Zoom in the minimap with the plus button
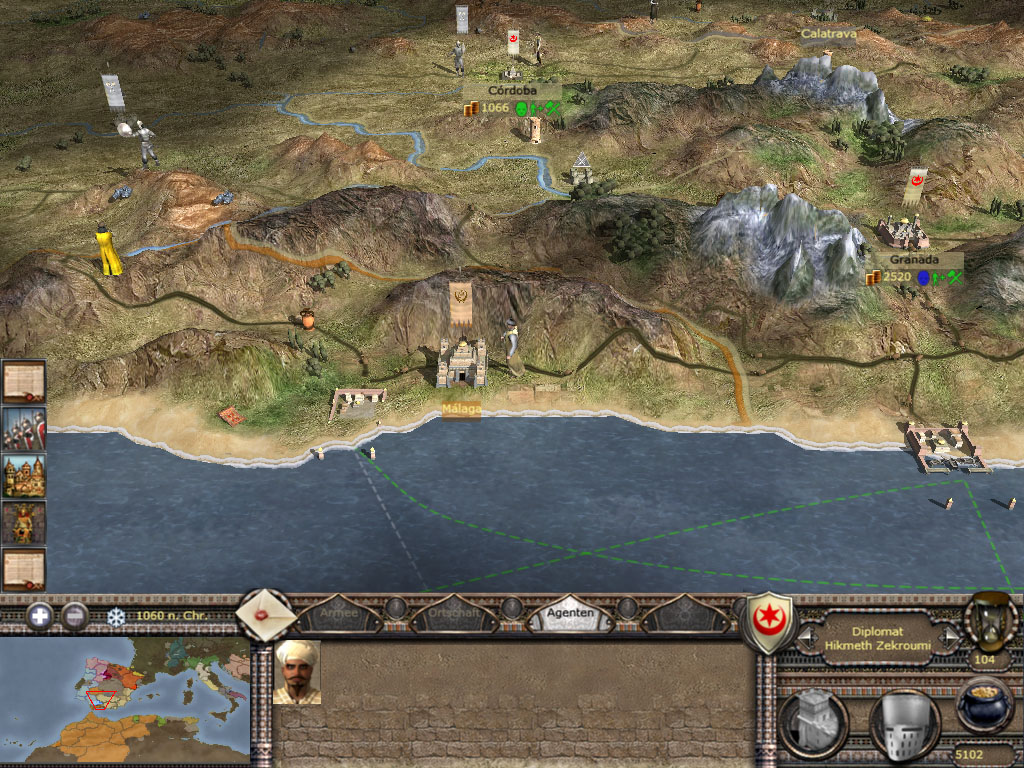The width and height of the screenshot is (1024, 768). (40, 616)
